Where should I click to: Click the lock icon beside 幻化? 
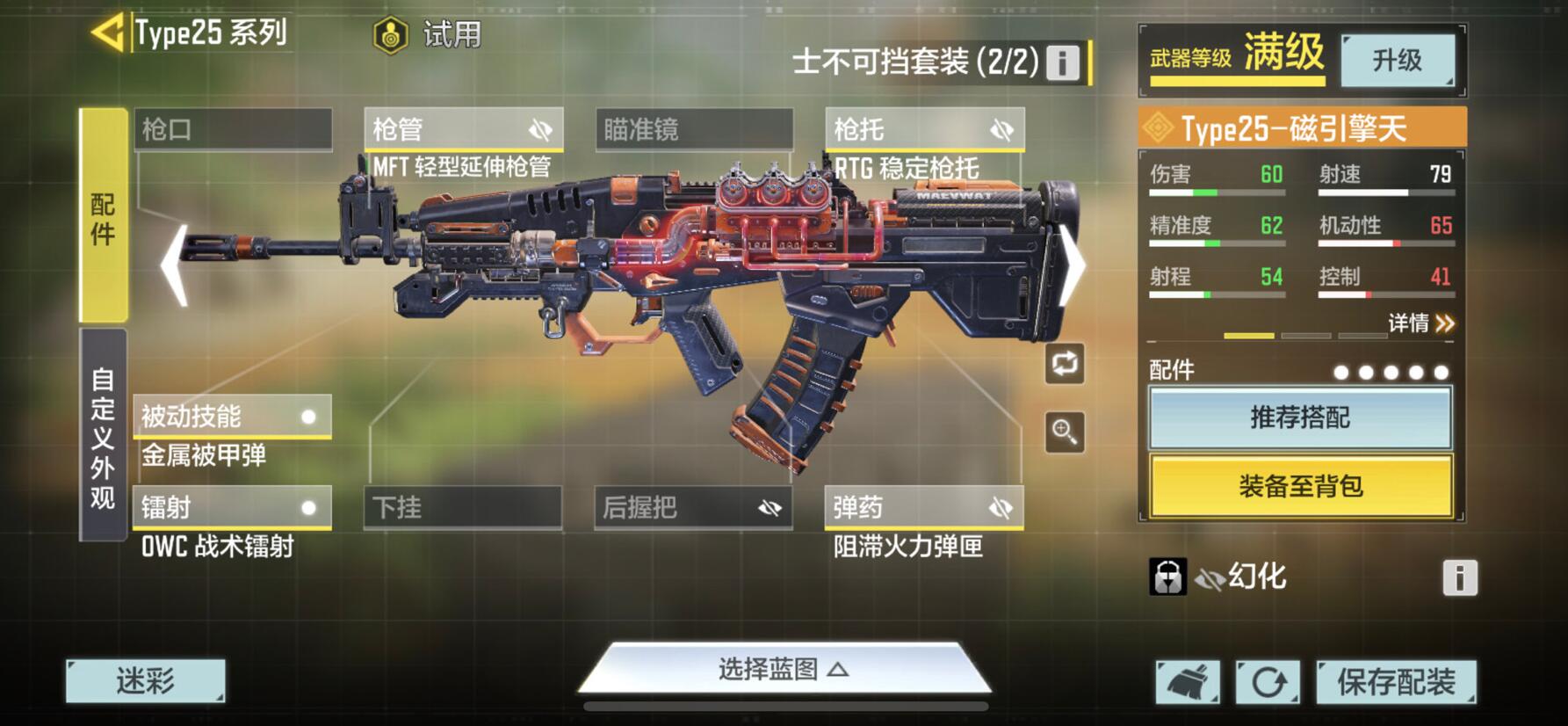(1169, 577)
